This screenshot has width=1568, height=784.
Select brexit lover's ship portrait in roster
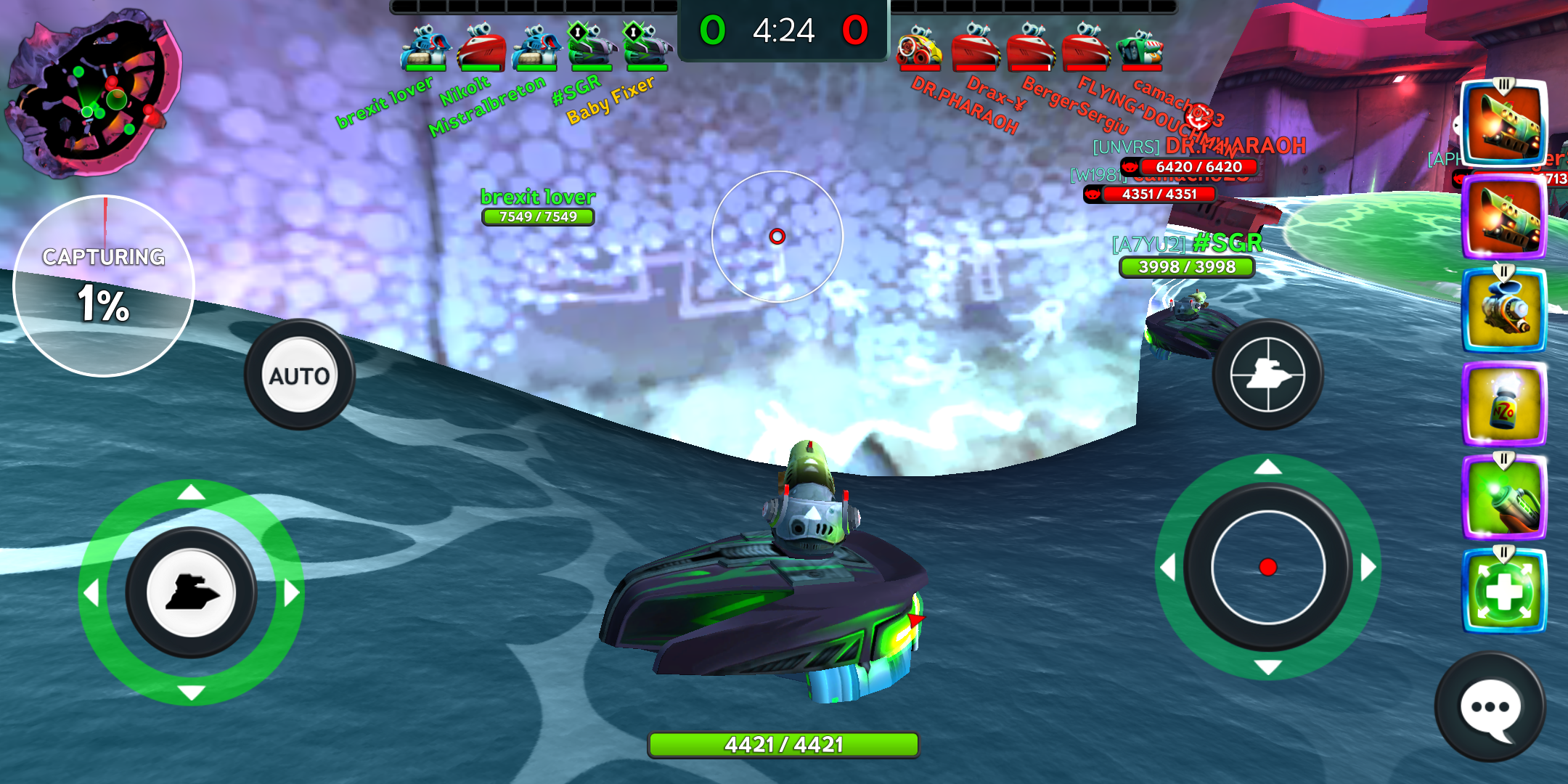pyautogui.click(x=425, y=48)
